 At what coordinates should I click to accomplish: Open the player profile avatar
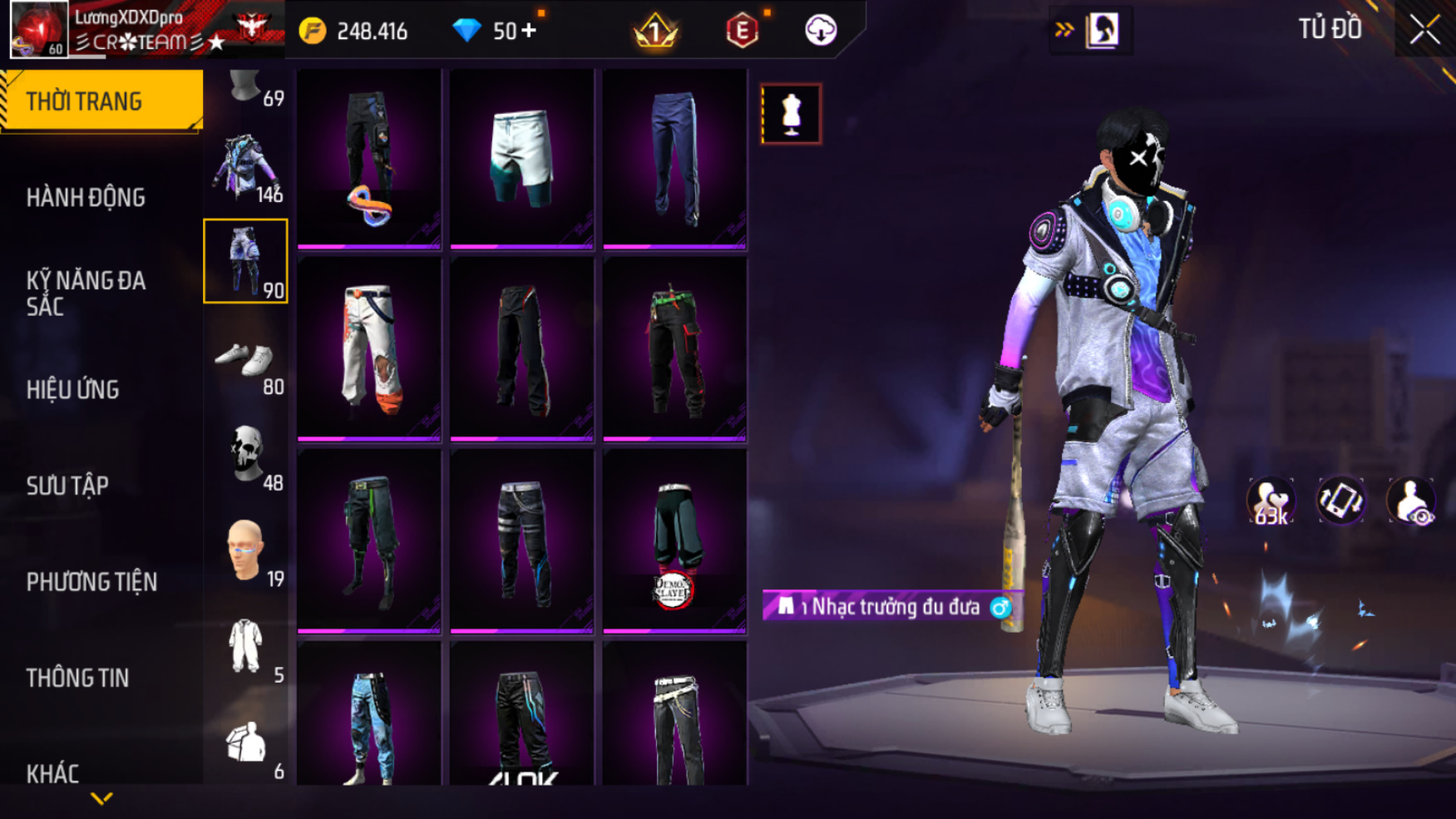[38, 29]
